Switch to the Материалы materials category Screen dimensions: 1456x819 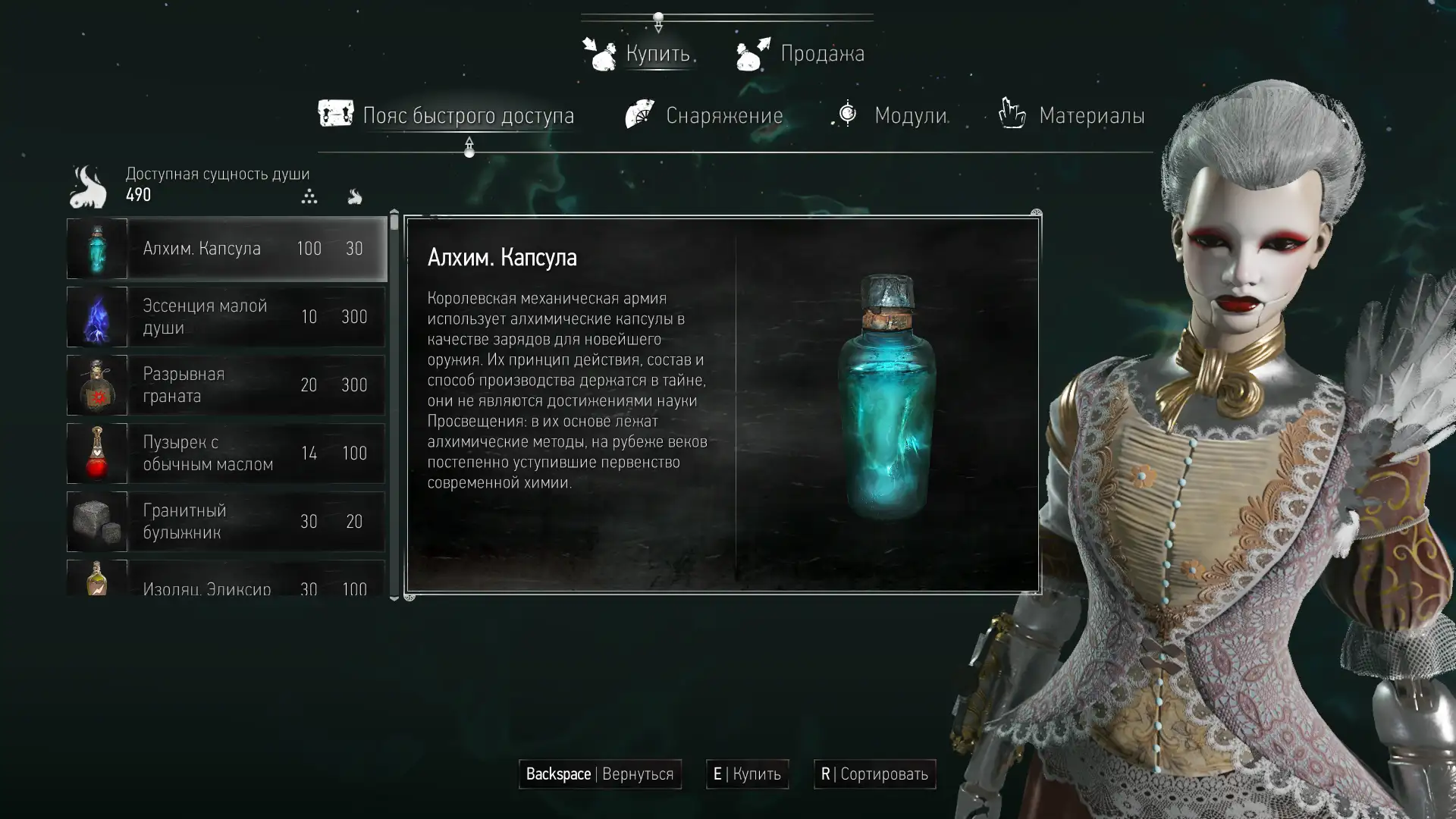coord(1072,115)
